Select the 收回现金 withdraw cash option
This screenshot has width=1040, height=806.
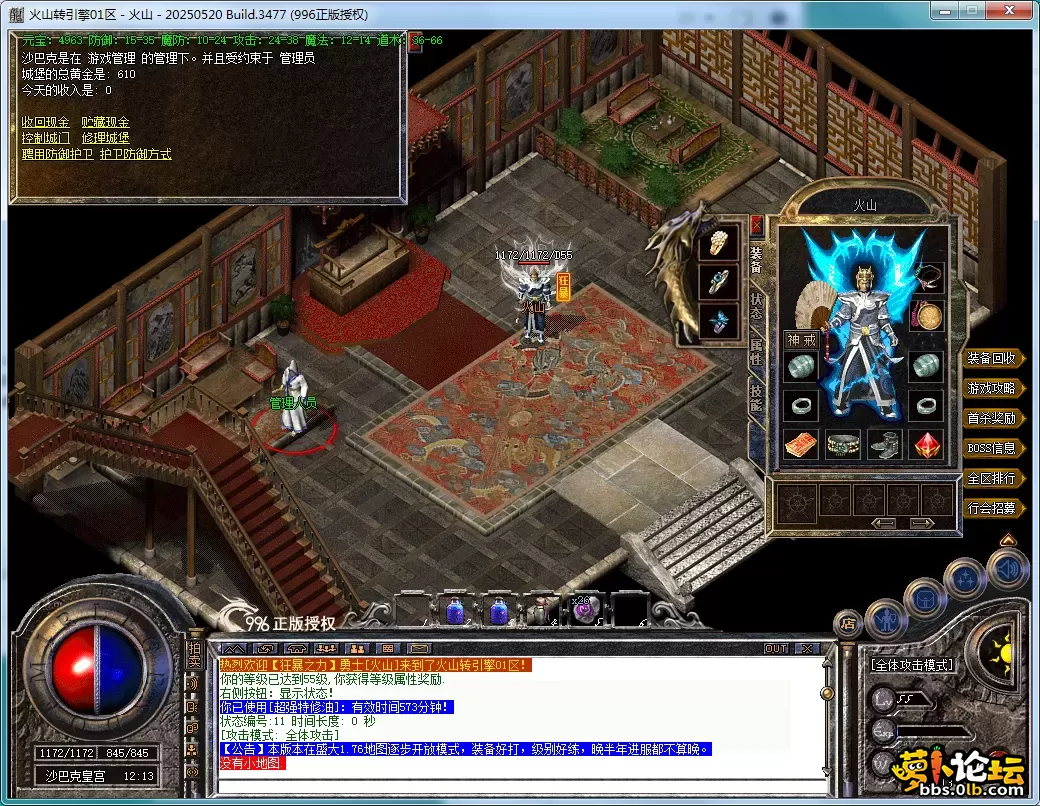point(45,122)
